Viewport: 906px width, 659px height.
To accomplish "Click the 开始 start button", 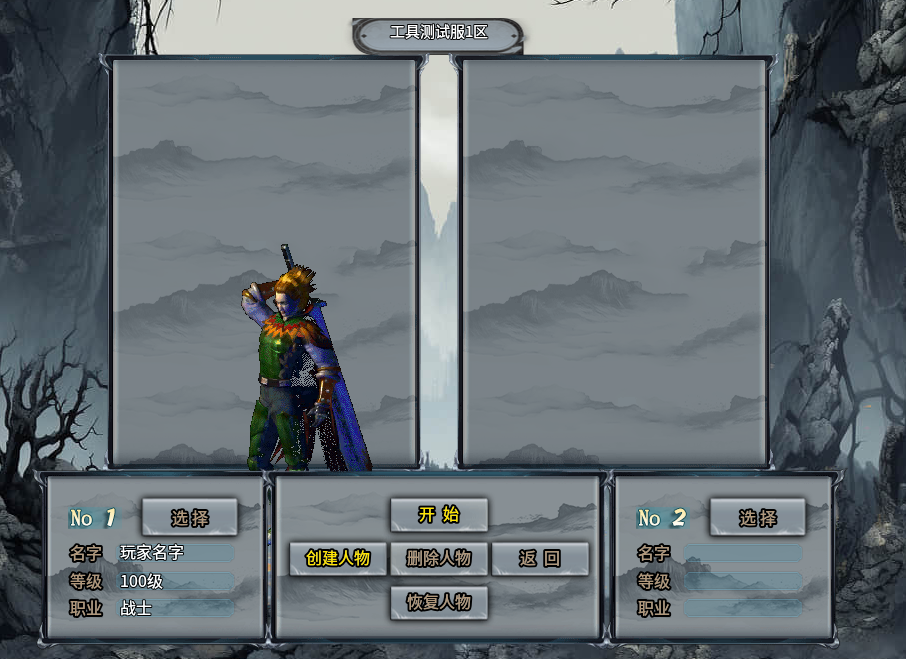I will click(x=439, y=515).
